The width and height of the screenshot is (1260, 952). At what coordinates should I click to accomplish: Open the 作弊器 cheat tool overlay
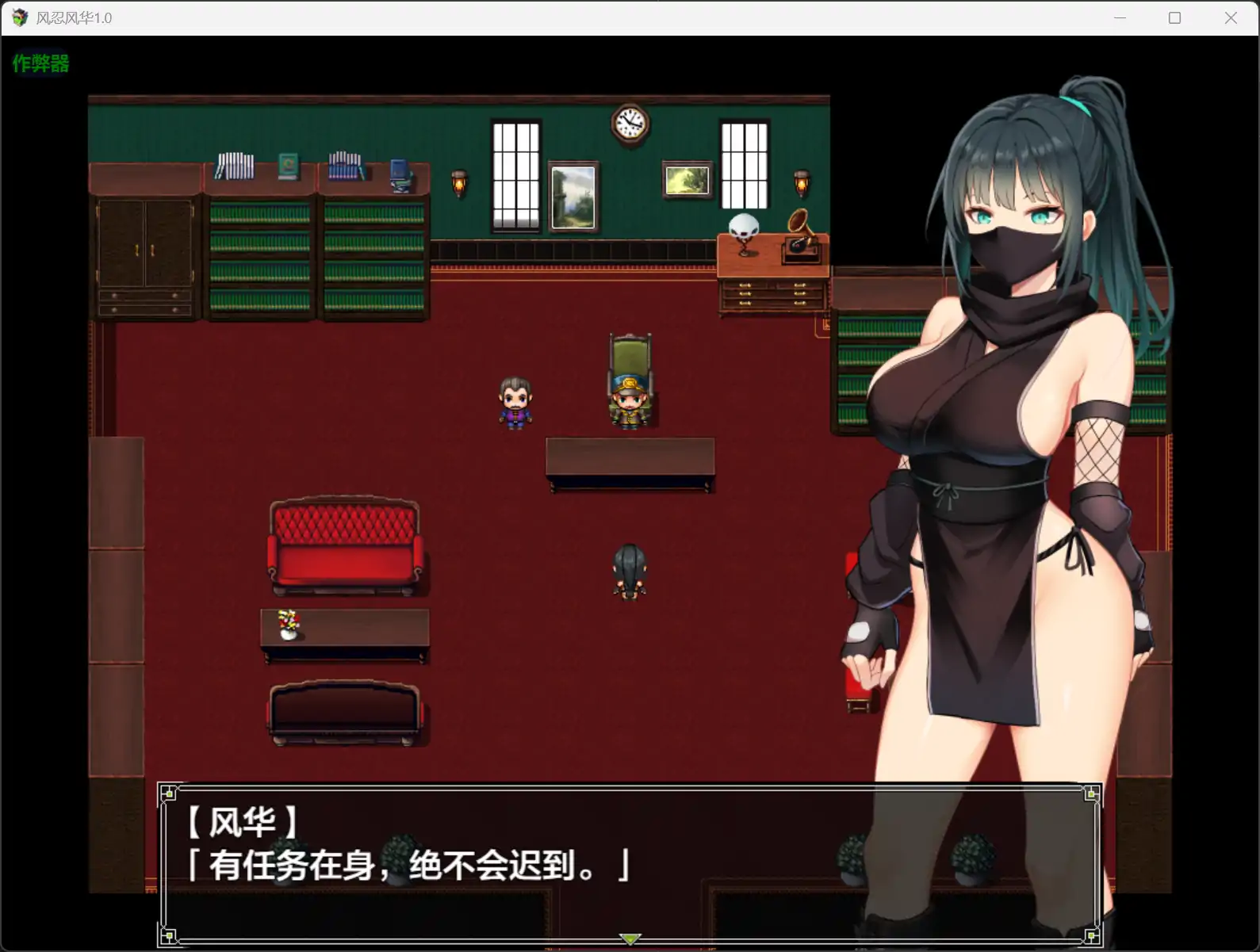tap(40, 63)
